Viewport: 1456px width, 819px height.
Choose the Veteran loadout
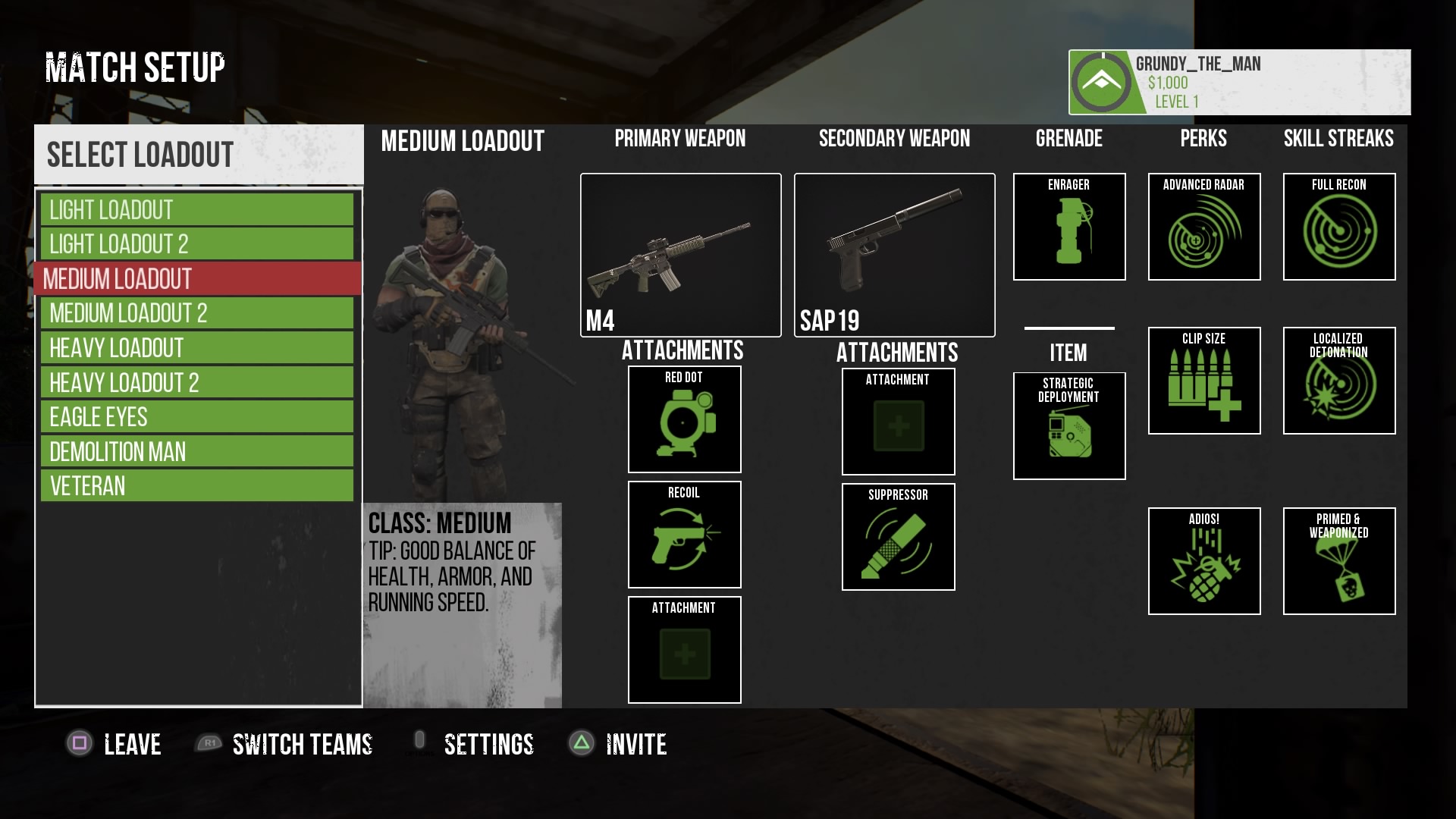(197, 485)
